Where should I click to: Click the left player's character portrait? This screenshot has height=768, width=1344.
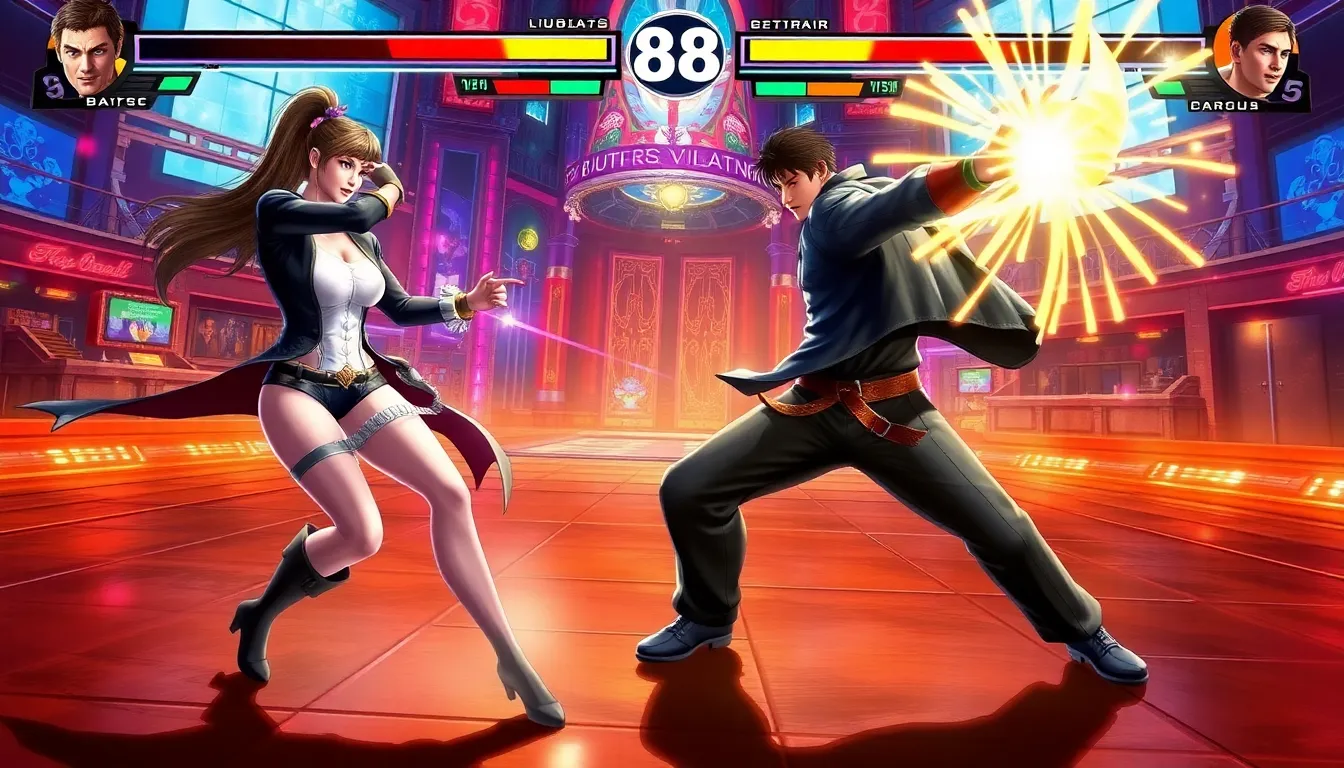coord(86,47)
